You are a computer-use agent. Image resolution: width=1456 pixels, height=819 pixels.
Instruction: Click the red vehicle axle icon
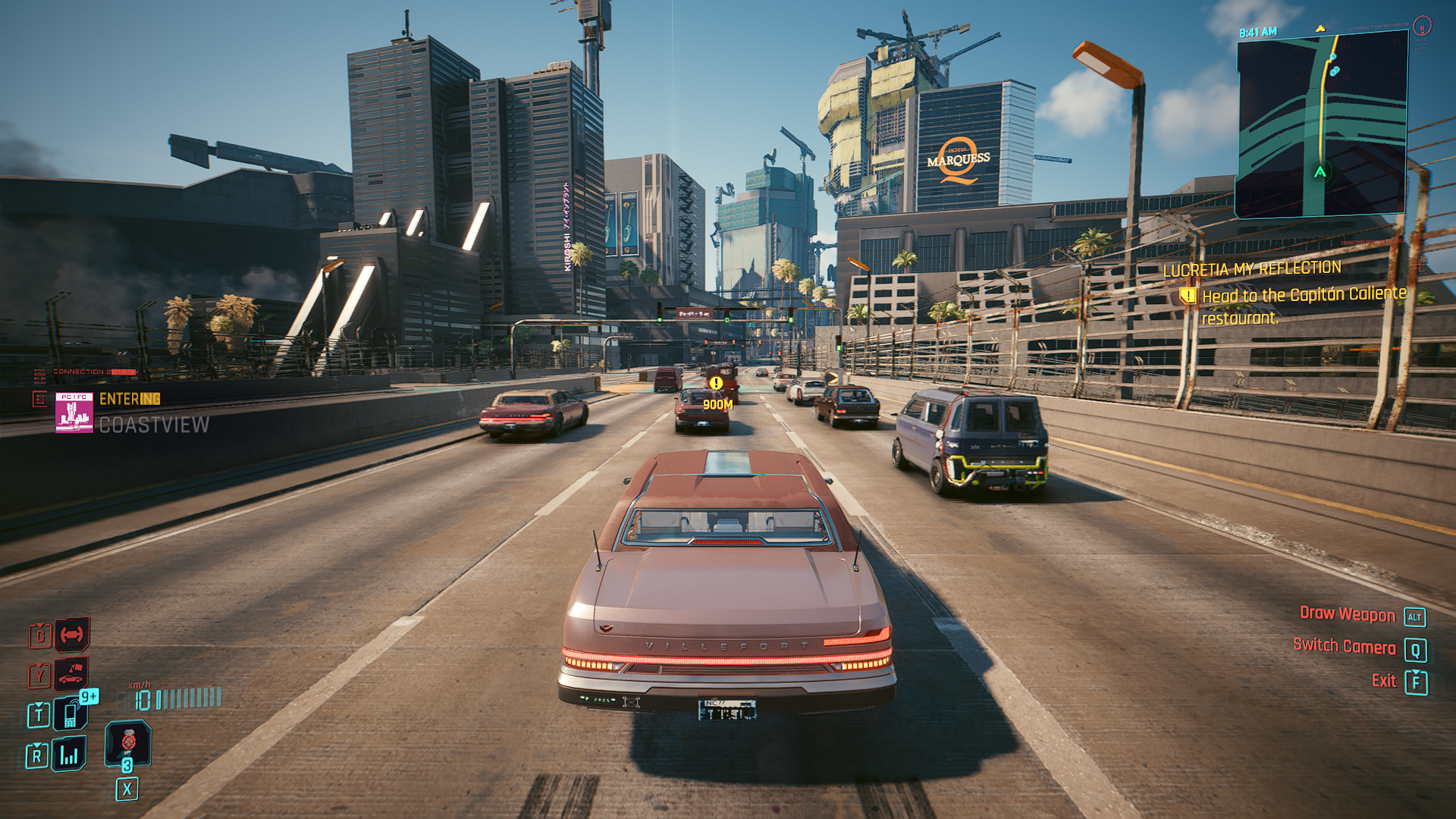pyautogui.click(x=72, y=634)
